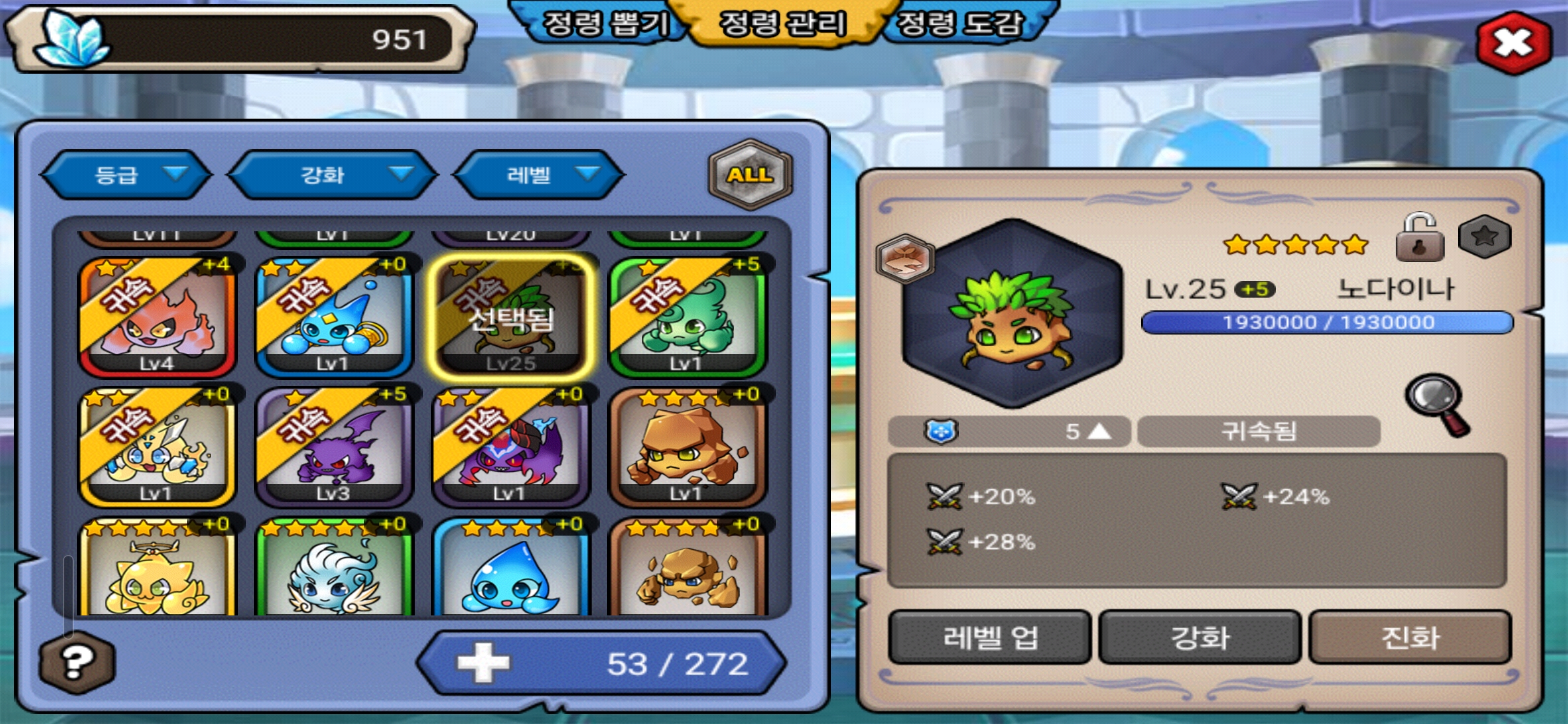Click the ALL hexagon filter button
The height and width of the screenshot is (724, 1568).
(750, 174)
